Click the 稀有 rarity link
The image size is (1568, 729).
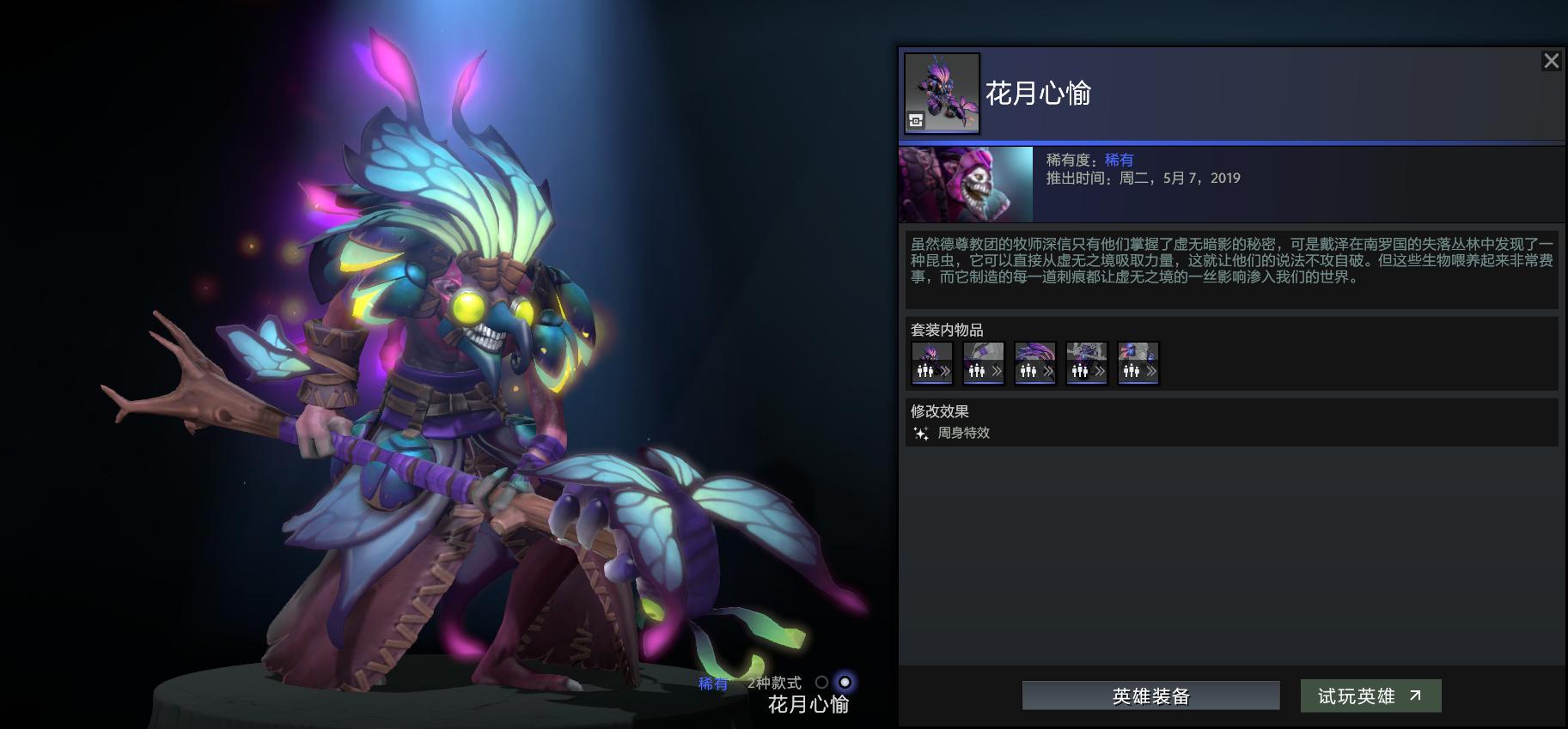click(1120, 159)
